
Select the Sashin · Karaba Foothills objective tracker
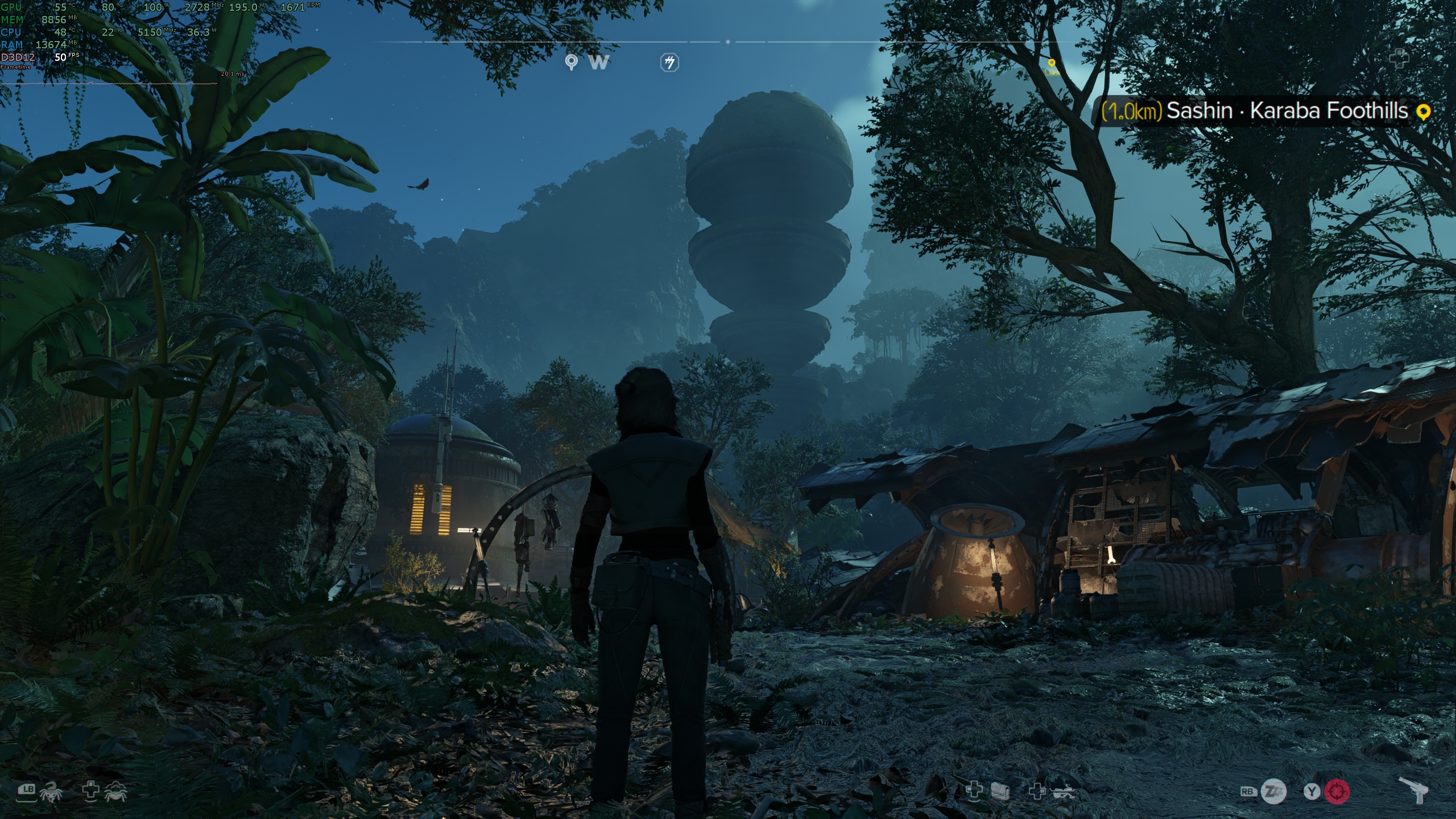click(1265, 111)
